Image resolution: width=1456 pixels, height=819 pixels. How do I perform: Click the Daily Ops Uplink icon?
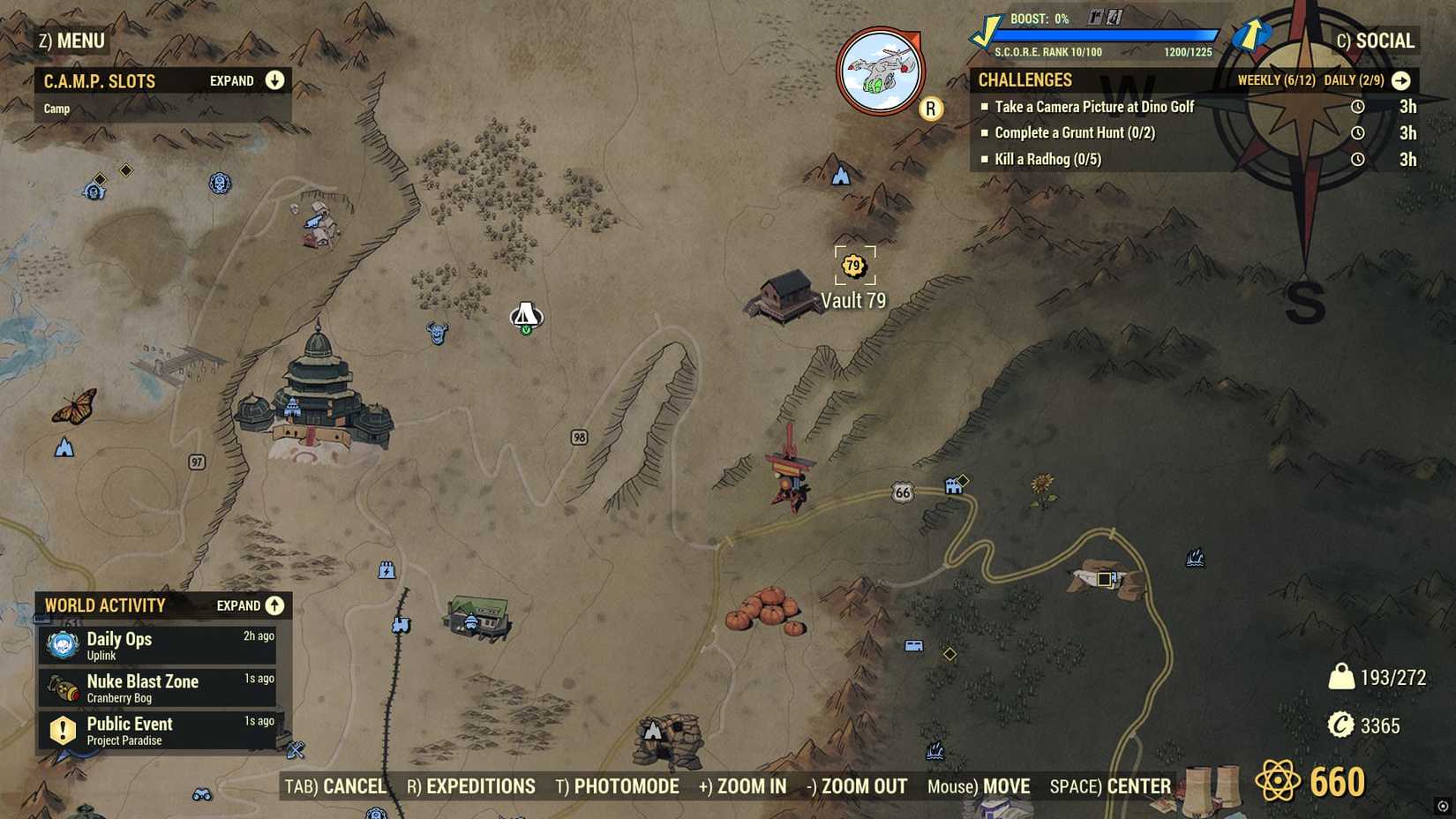[61, 643]
